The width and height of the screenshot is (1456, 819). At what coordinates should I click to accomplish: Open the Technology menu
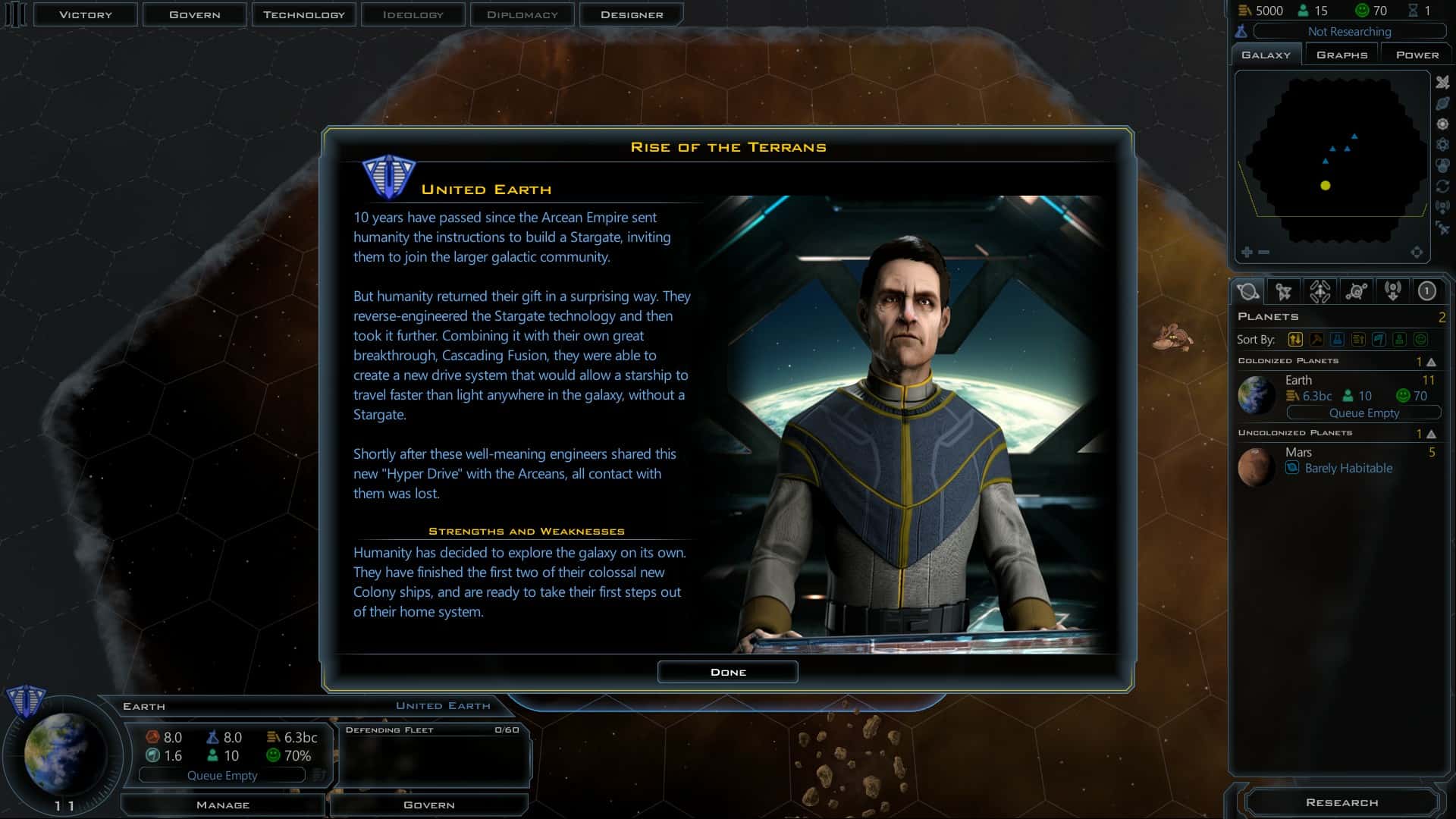pos(303,14)
